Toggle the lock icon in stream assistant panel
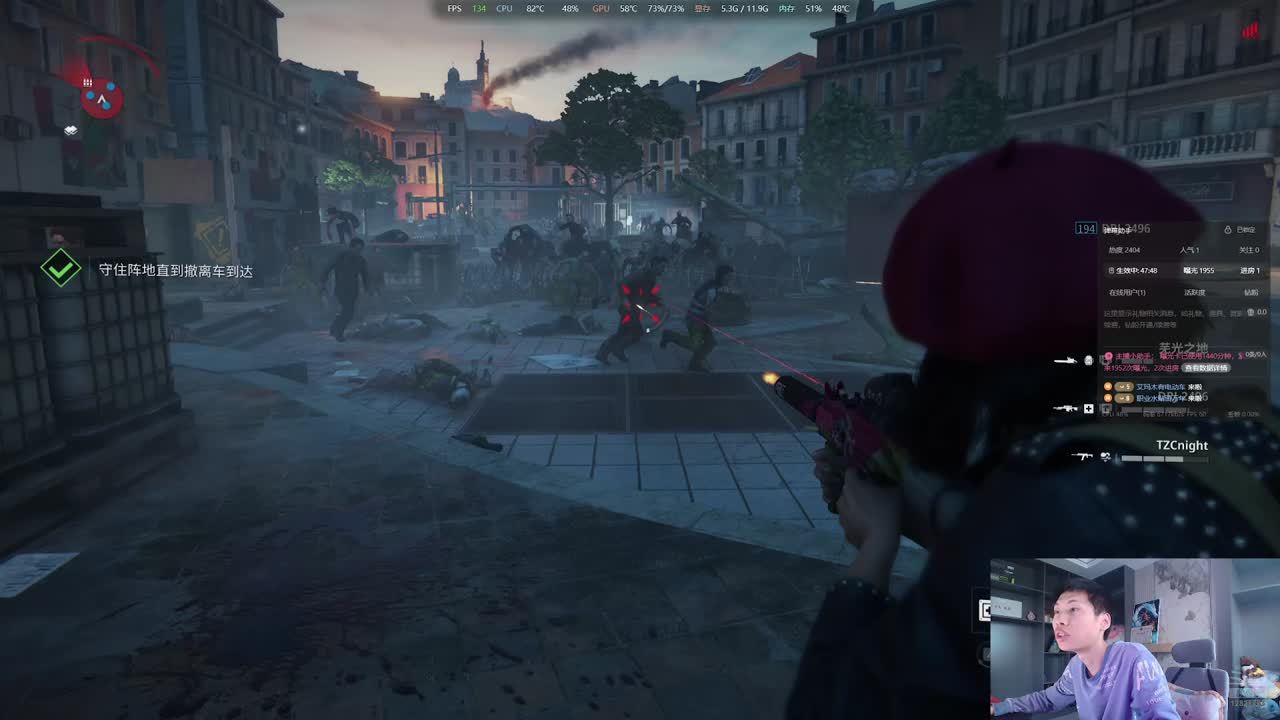This screenshot has height=720, width=1280. click(x=1227, y=230)
